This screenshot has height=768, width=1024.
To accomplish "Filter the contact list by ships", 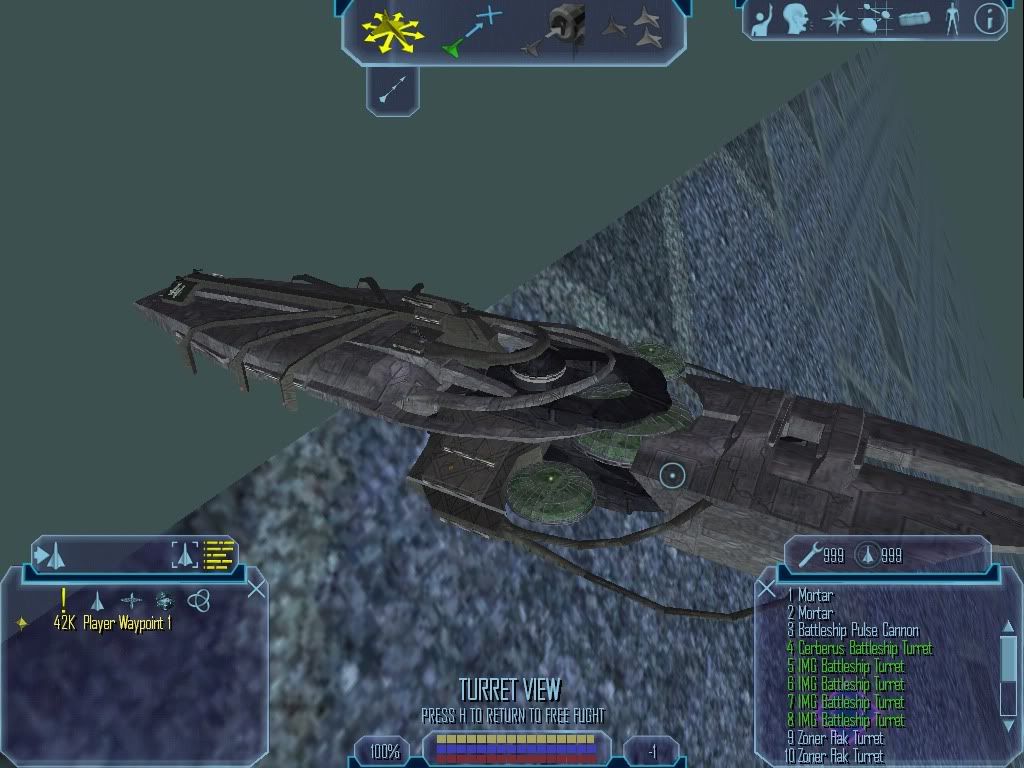I will tap(97, 601).
